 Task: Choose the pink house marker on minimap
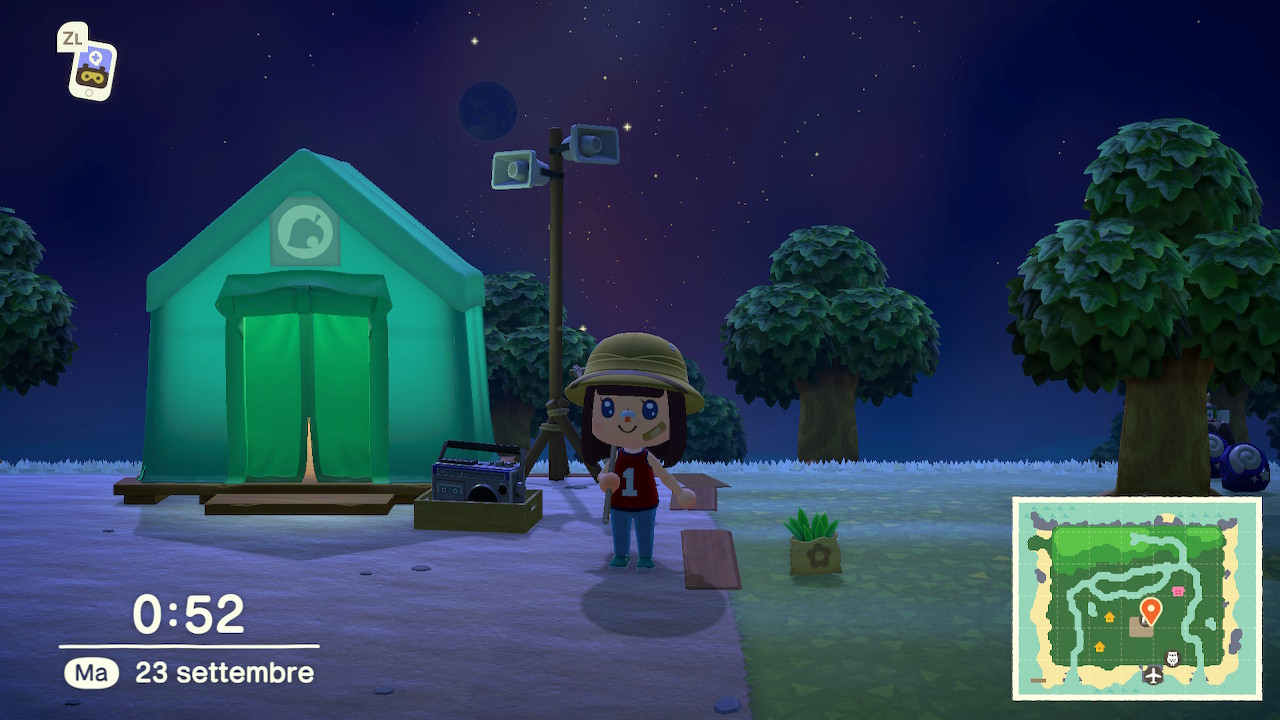pyautogui.click(x=1177, y=591)
